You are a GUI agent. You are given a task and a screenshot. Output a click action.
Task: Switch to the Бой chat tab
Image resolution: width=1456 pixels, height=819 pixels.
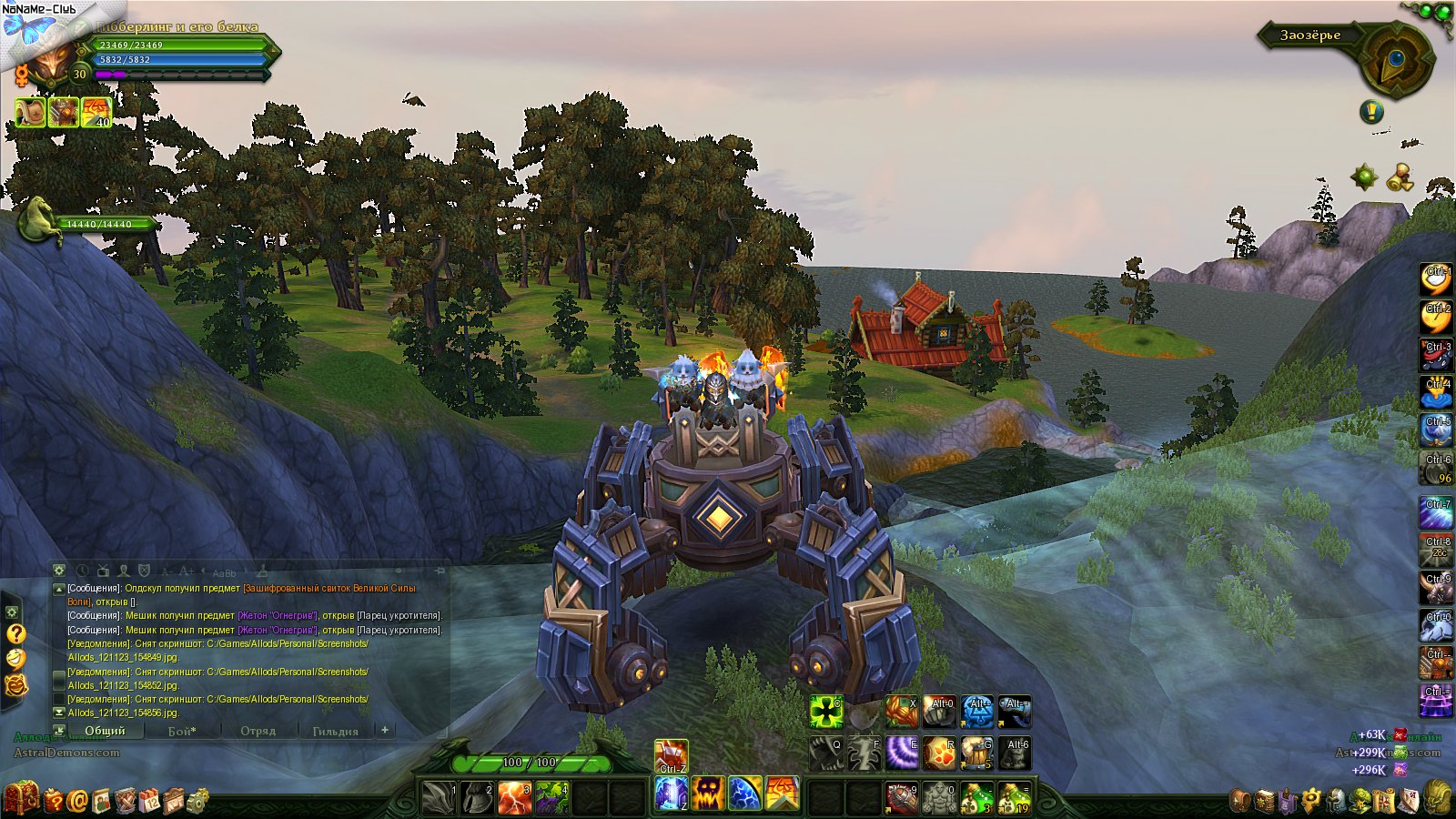(x=182, y=731)
